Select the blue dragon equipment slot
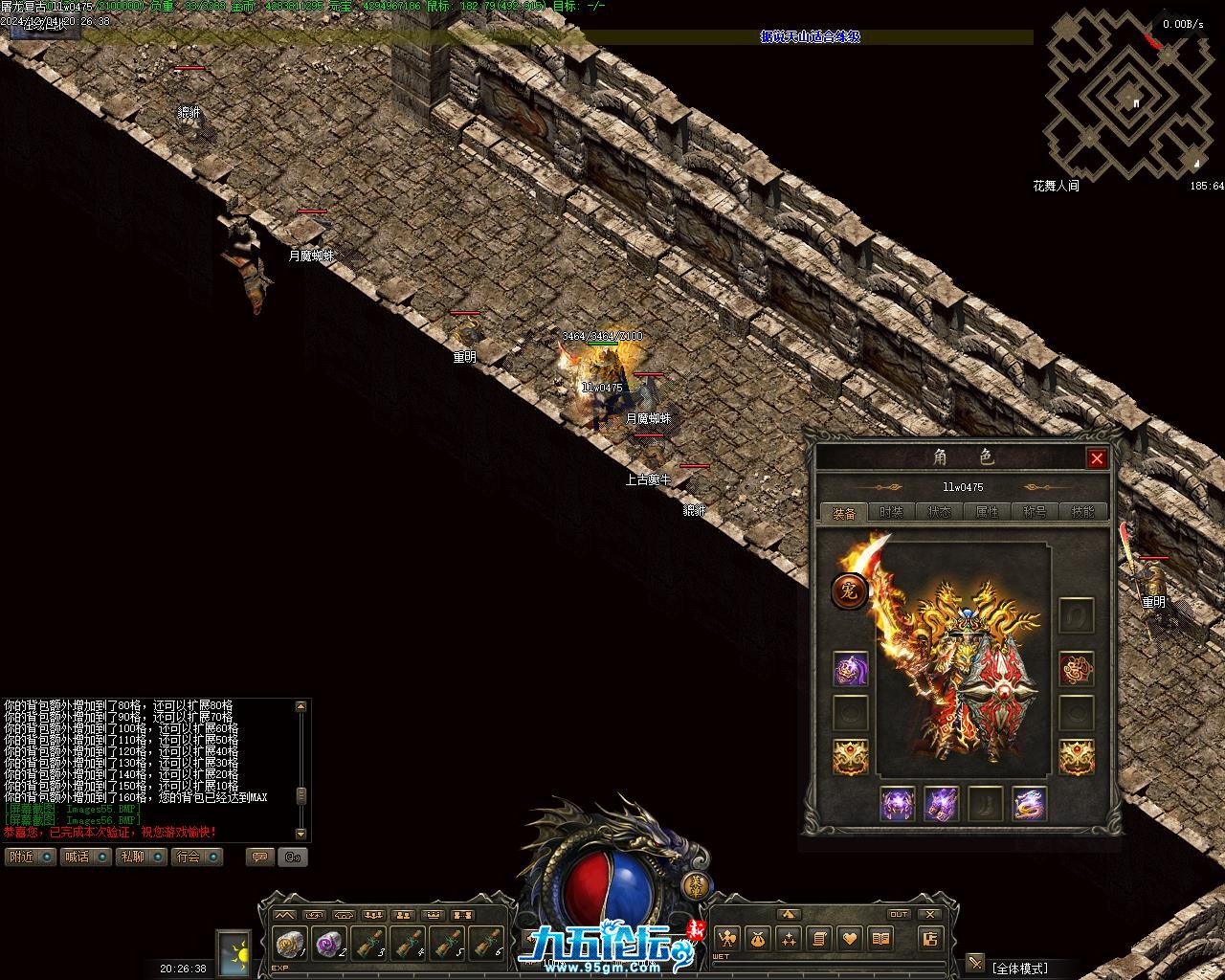Screen dimensions: 1225x980 (x=1029, y=804)
